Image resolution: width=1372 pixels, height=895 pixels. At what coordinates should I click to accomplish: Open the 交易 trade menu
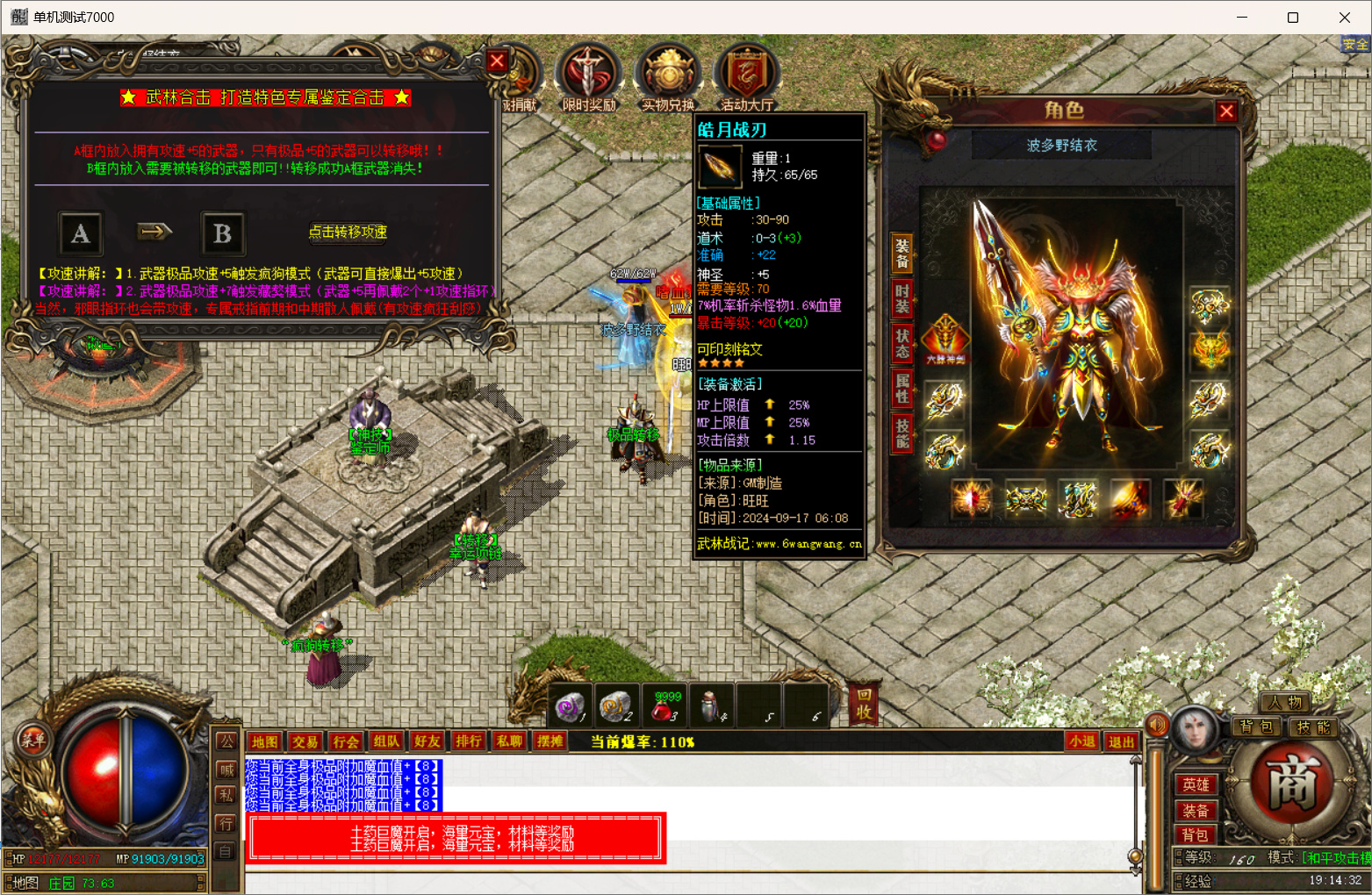pyautogui.click(x=305, y=741)
